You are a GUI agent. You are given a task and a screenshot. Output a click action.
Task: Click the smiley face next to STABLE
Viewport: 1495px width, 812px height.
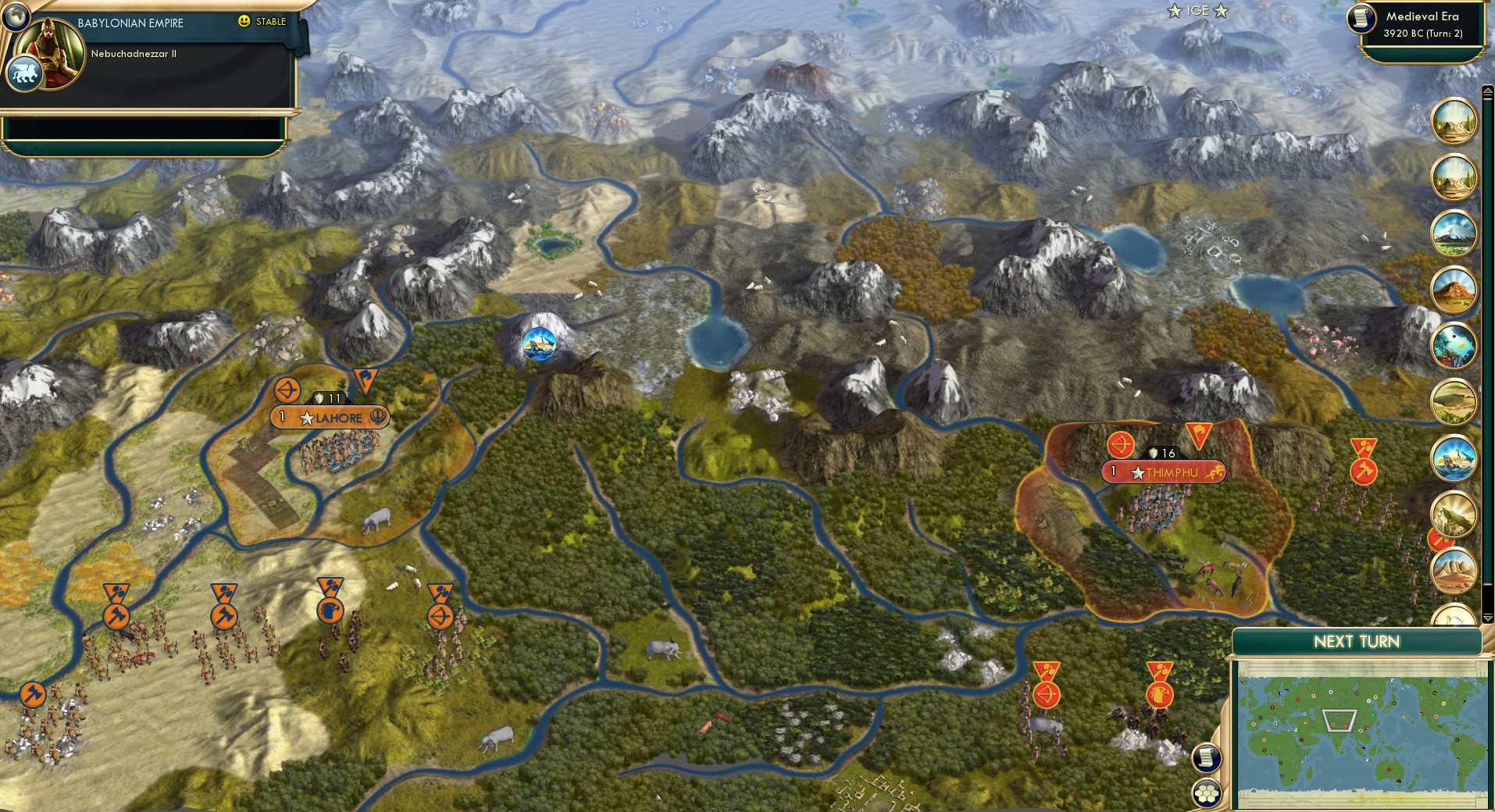pos(244,22)
